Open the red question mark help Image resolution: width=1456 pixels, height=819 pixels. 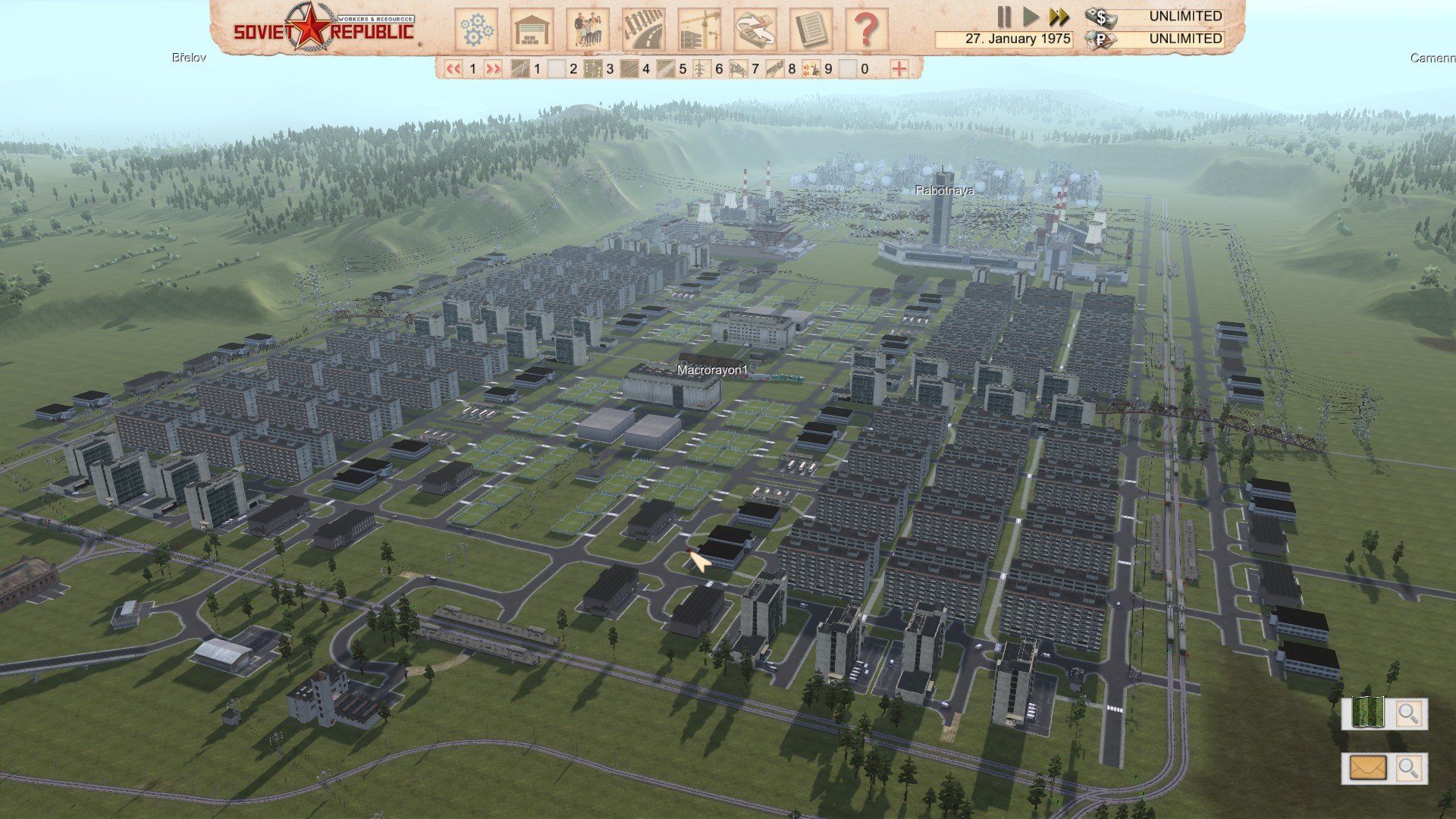point(866,30)
